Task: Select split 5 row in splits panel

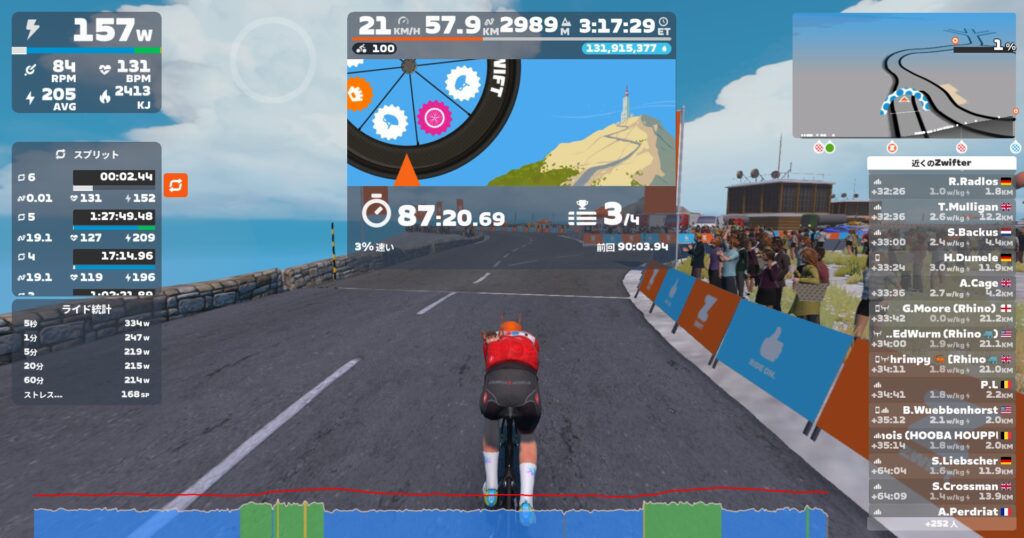Action: [x=86, y=216]
